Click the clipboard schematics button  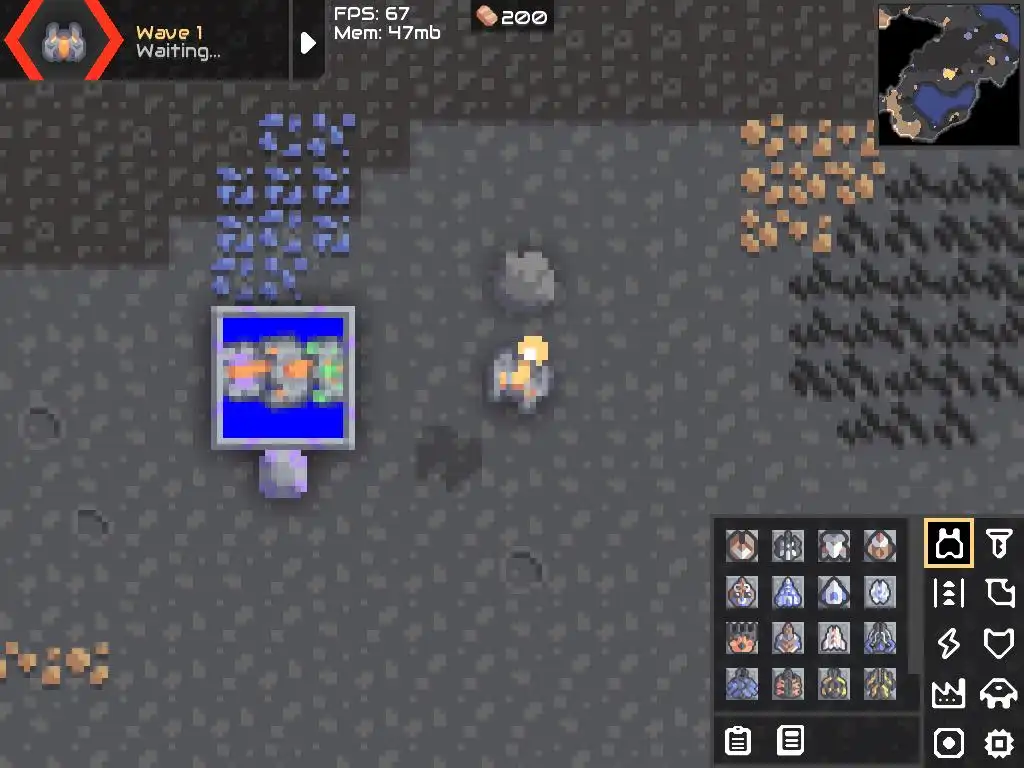coord(738,741)
